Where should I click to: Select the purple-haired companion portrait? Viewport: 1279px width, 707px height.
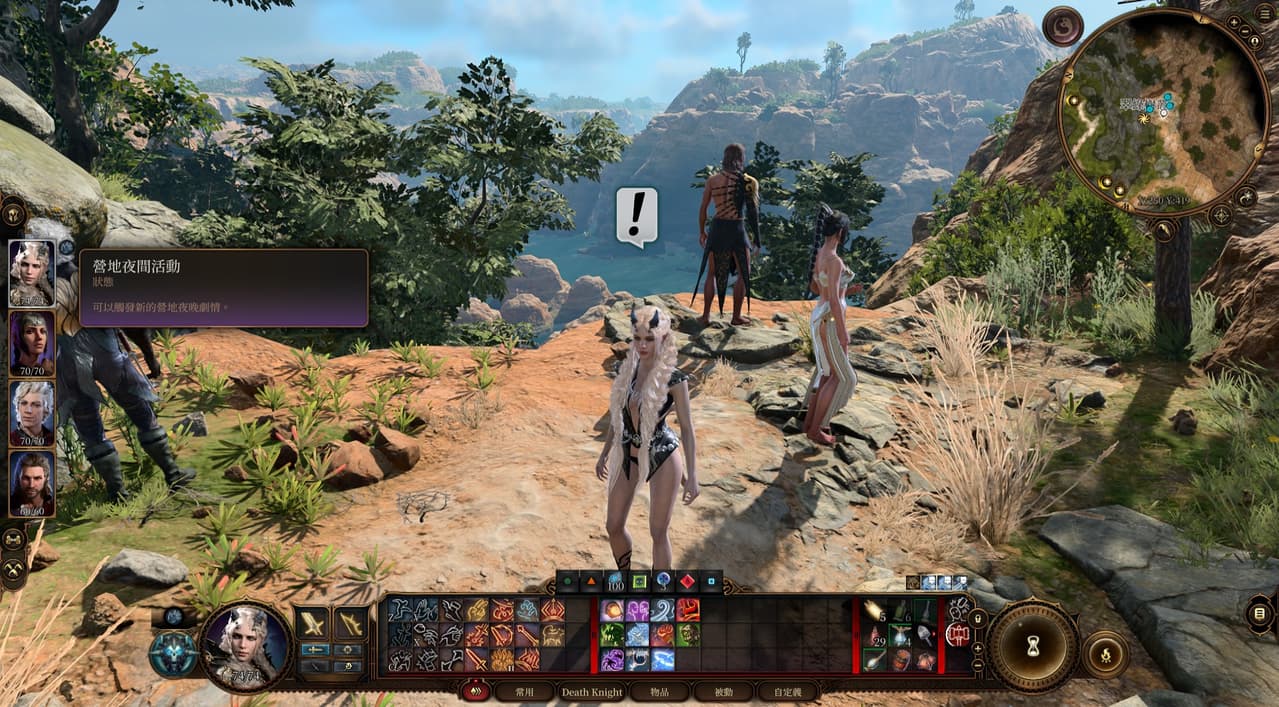tap(32, 342)
